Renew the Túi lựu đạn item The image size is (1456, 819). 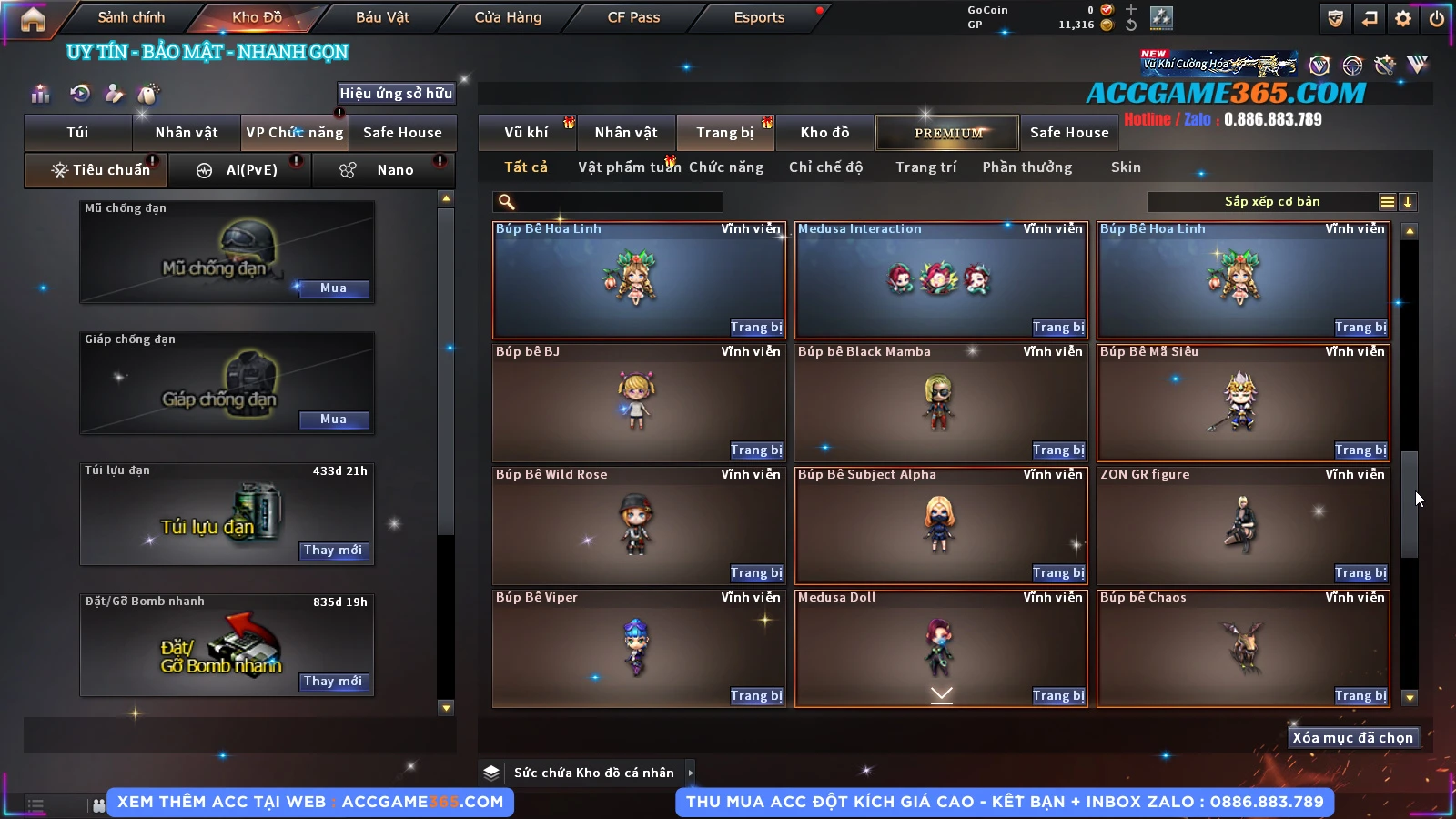coord(333,551)
